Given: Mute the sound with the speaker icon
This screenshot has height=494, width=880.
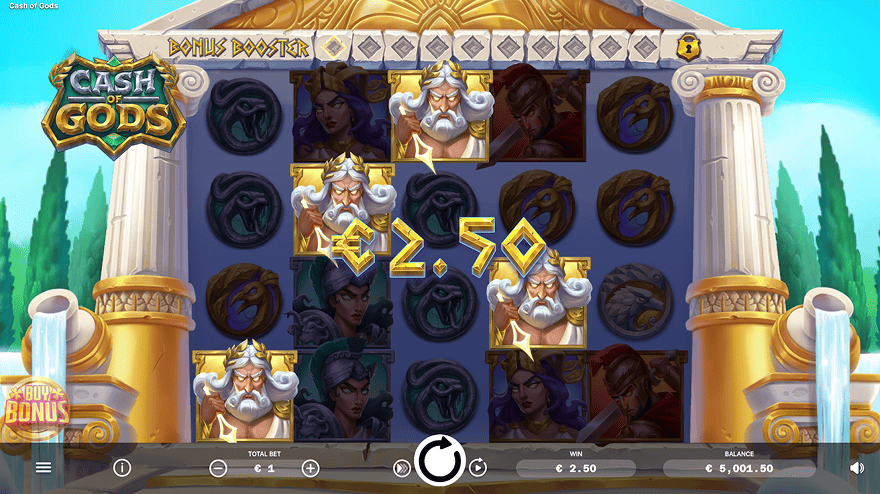Looking at the screenshot, I should point(857,467).
